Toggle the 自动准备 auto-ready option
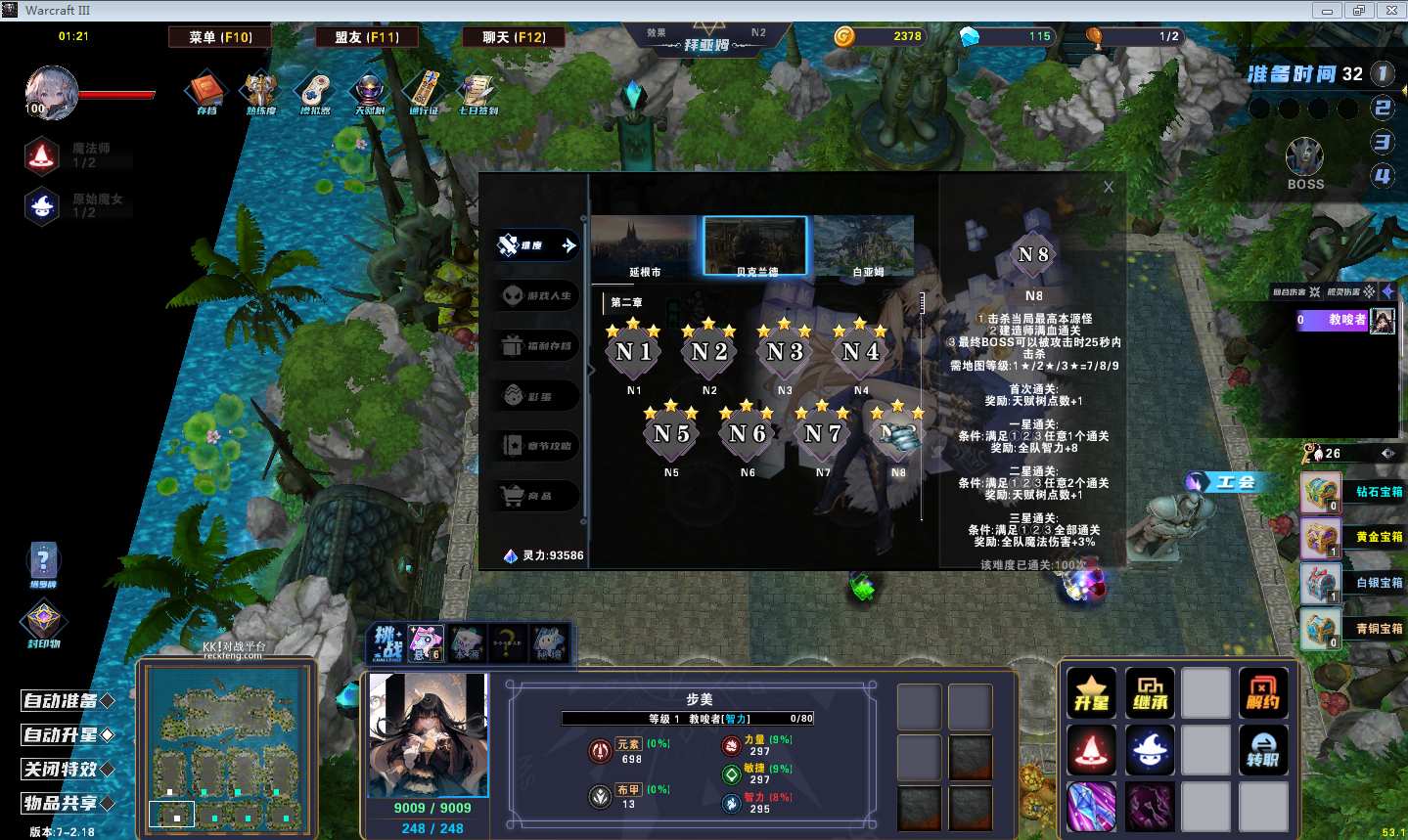The image size is (1408, 840). 68,701
